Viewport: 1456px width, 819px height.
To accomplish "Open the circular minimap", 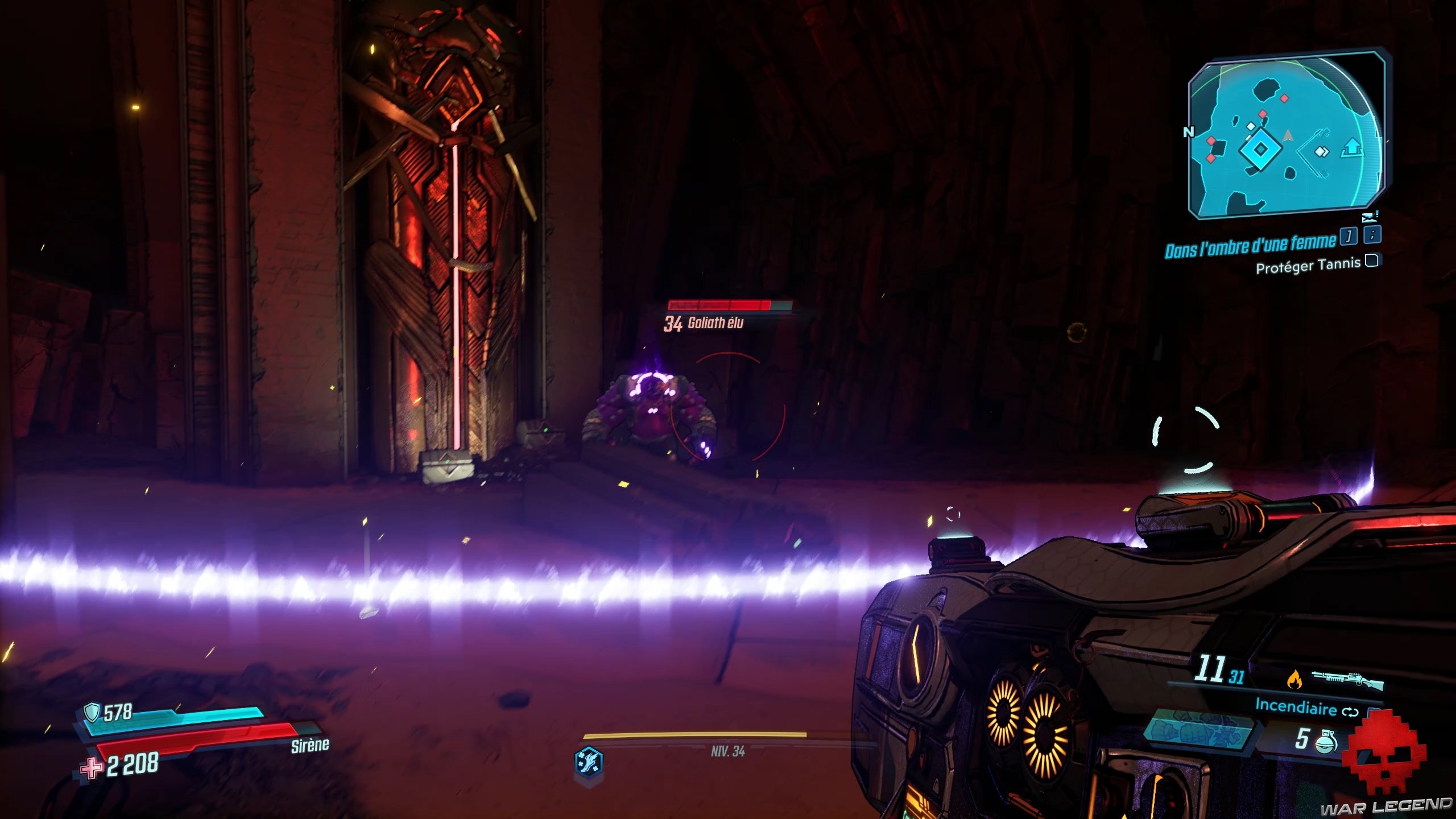I will click(x=1287, y=136).
